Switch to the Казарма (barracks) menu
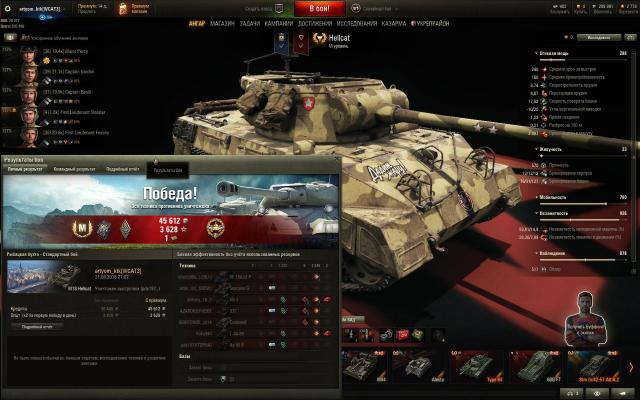The height and width of the screenshot is (400, 640). coord(394,23)
